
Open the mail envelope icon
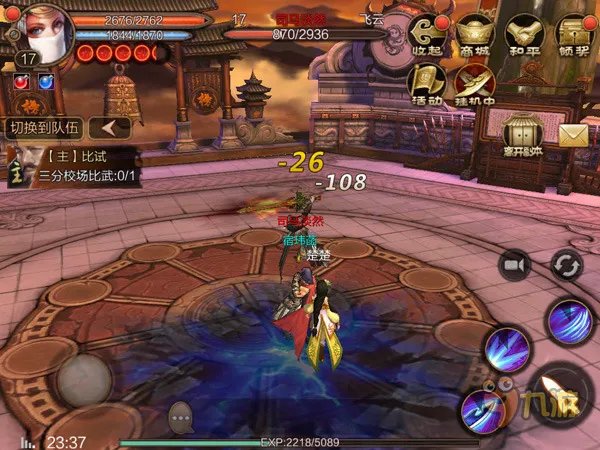pyautogui.click(x=573, y=136)
